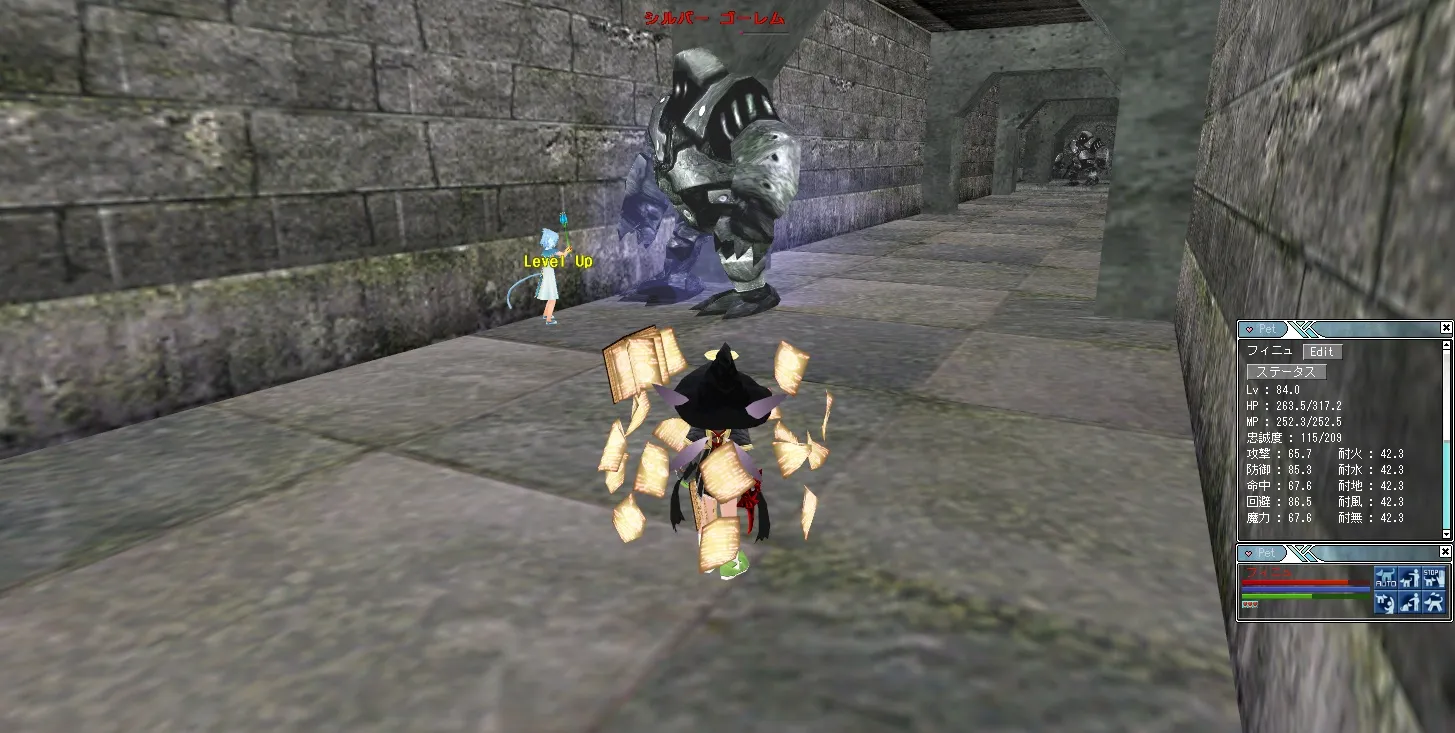The height and width of the screenshot is (733, 1455).
Task: Open the ステータス status button
Action: pos(1287,371)
